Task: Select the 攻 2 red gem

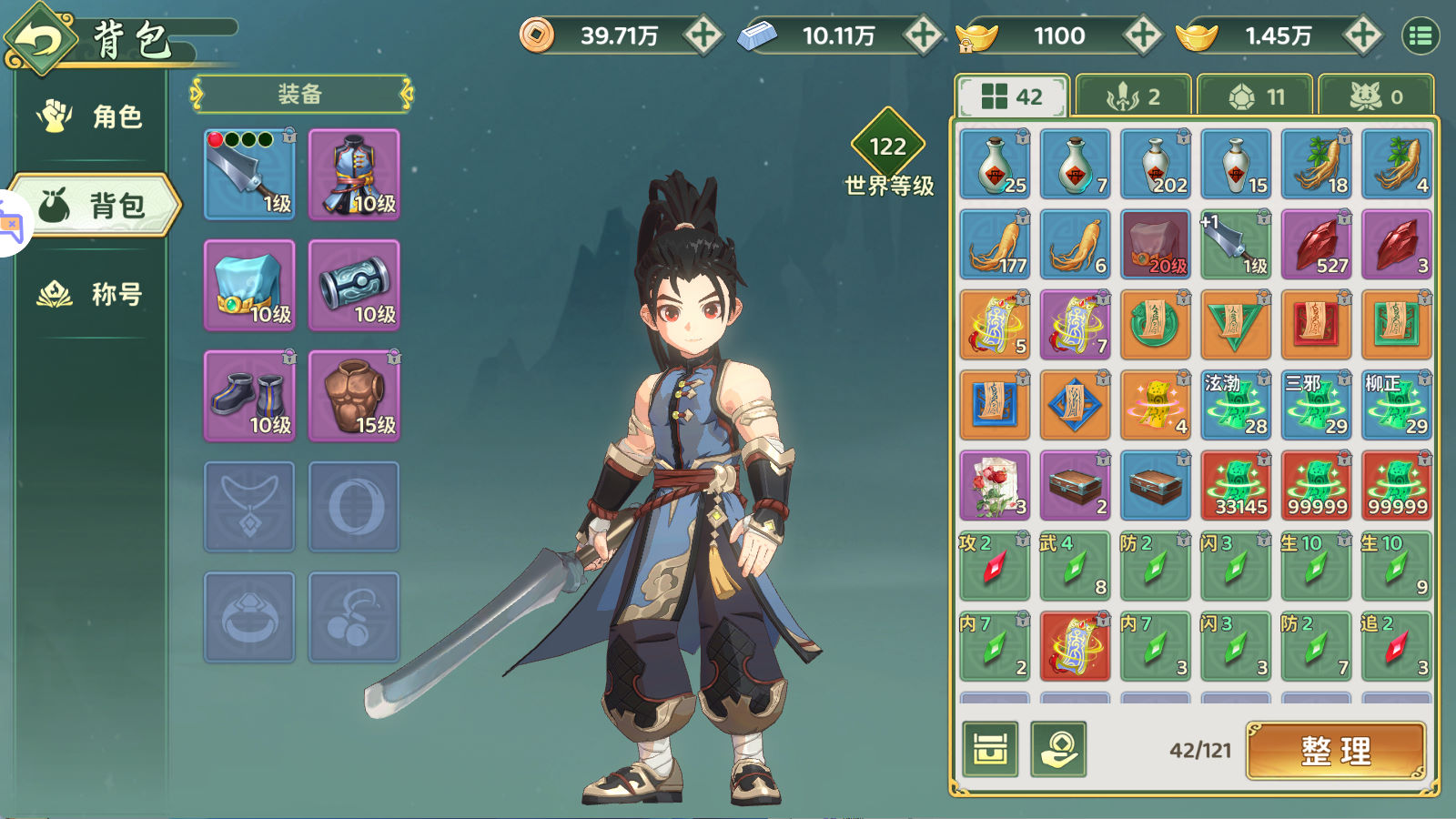Action: pyautogui.click(x=995, y=566)
